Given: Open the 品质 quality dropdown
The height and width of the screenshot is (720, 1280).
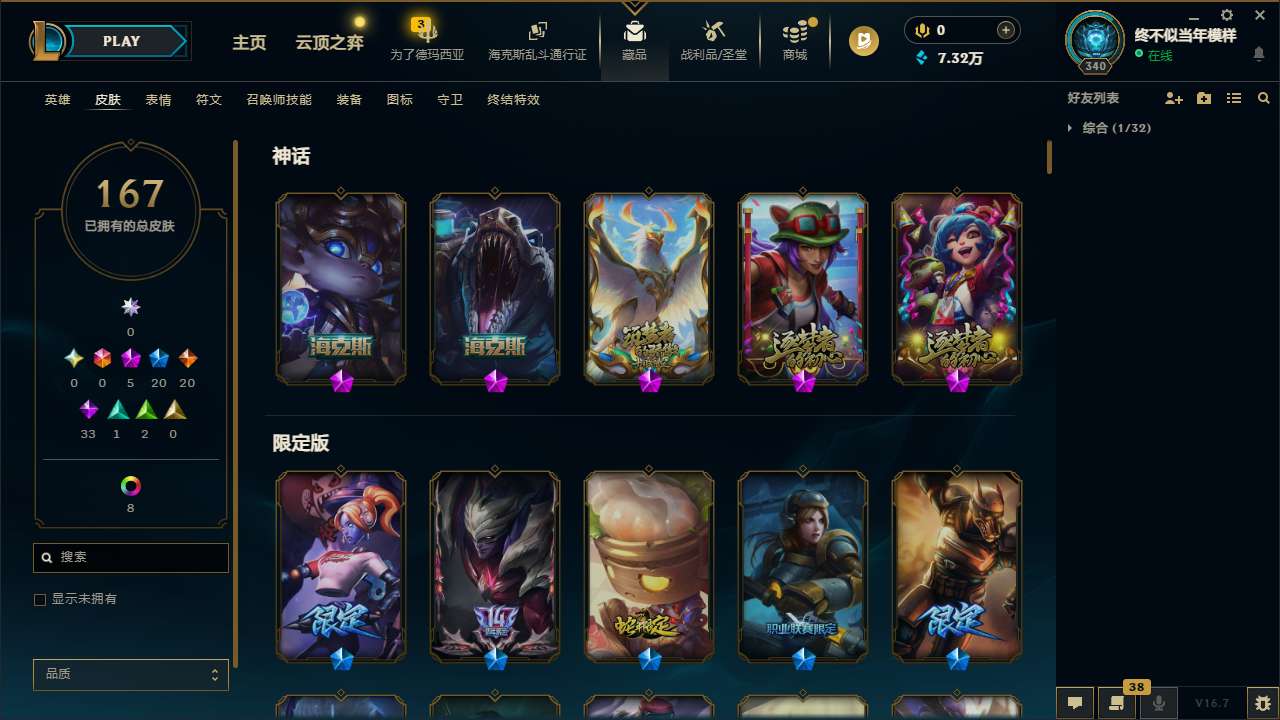Looking at the screenshot, I should point(130,674).
